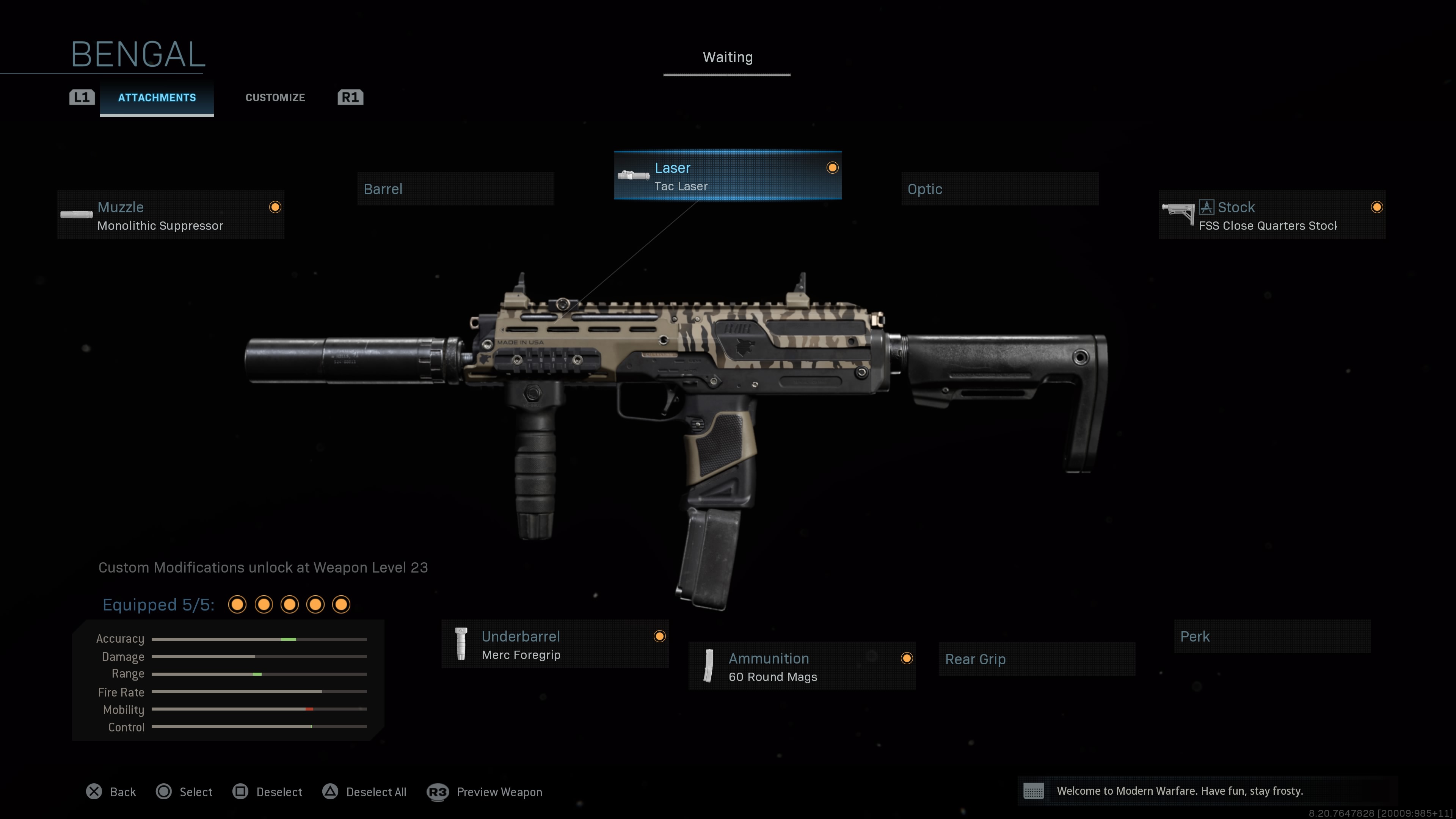Expand the Perk slot options
Viewport: 1456px width, 819px height.
coord(1271,637)
